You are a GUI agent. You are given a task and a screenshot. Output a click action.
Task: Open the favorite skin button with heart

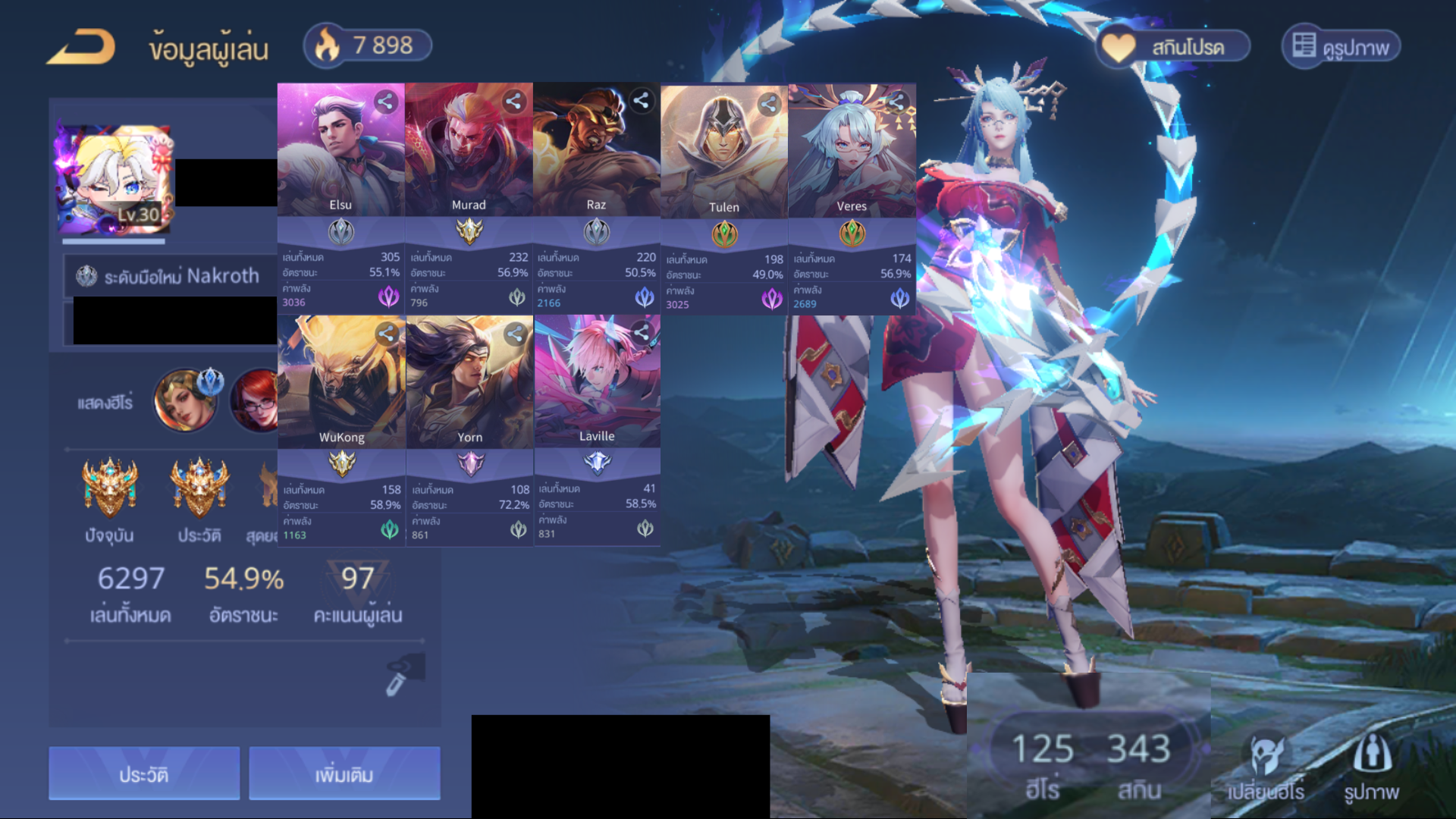click(x=1172, y=47)
